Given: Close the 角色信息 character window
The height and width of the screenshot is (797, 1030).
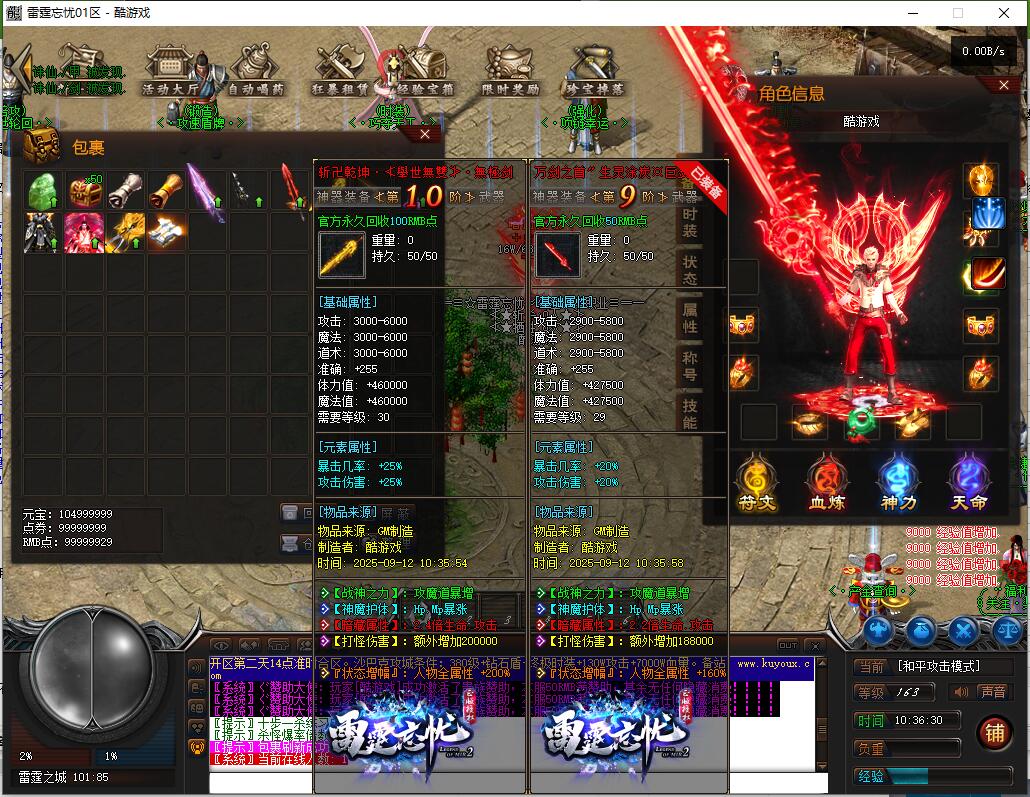Looking at the screenshot, I should pyautogui.click(x=1004, y=87).
